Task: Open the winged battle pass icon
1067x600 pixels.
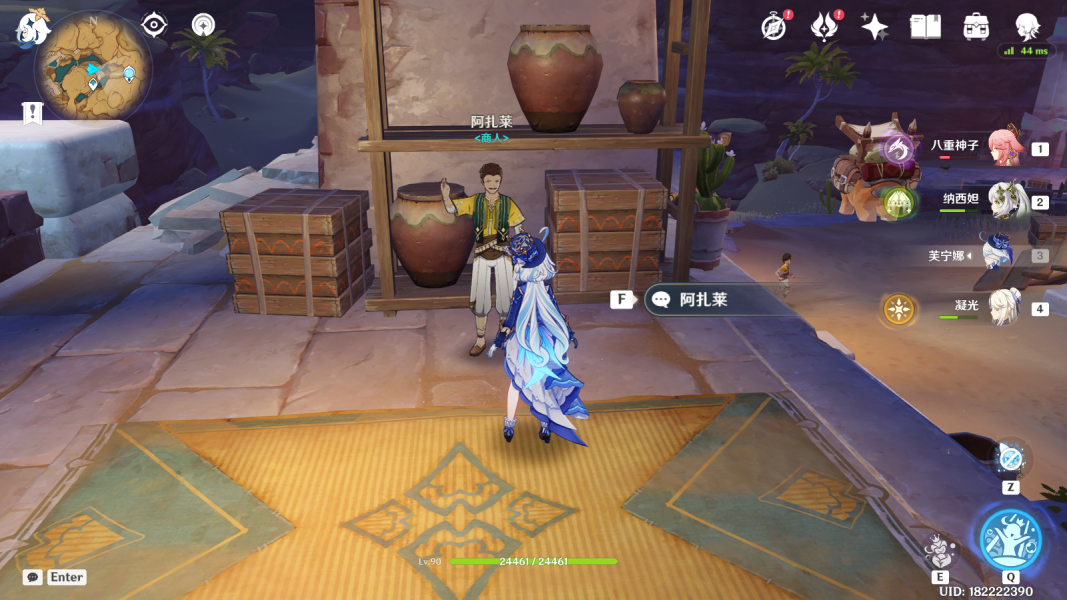Action: click(x=824, y=27)
